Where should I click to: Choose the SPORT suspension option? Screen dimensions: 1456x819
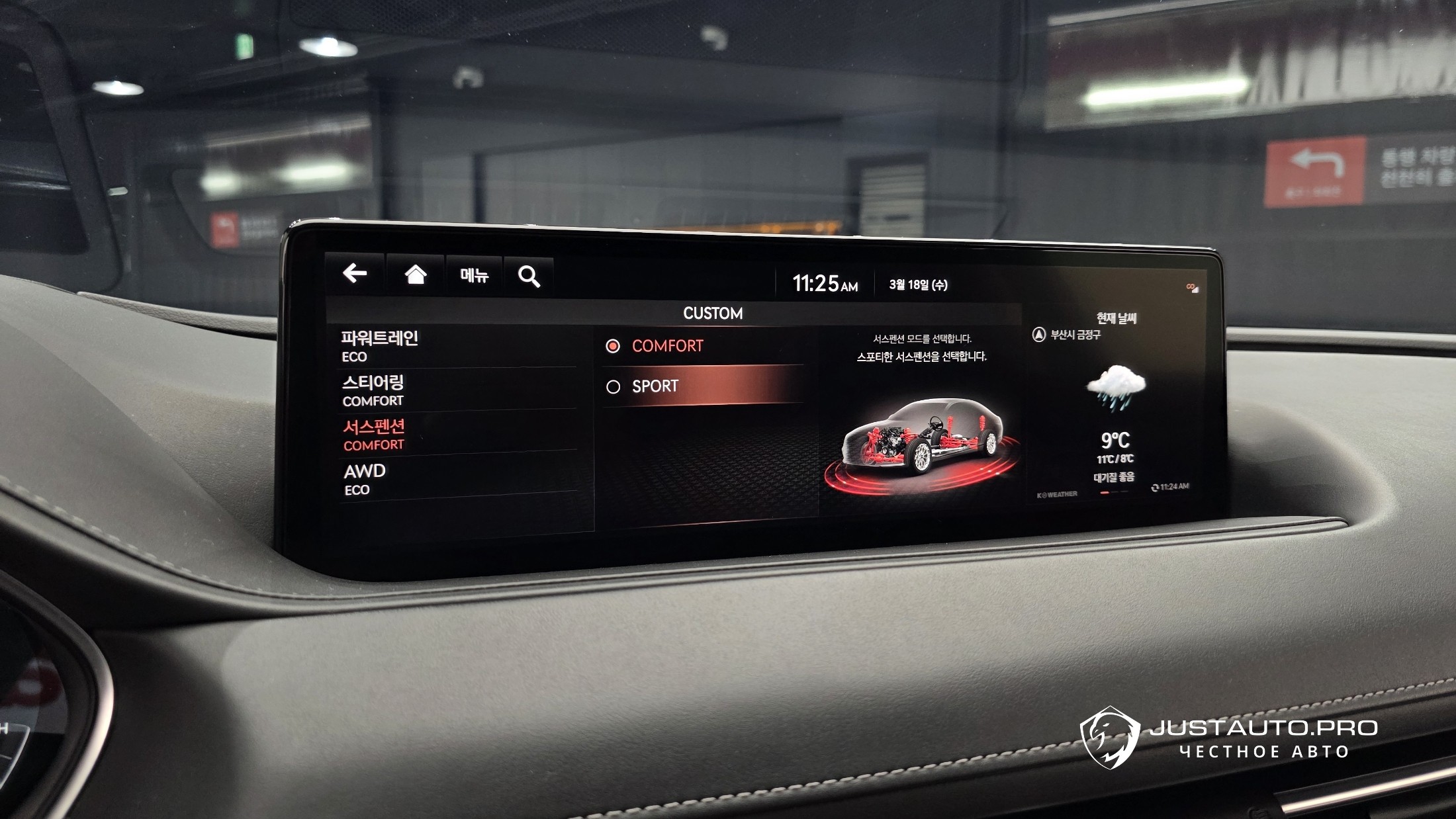[x=702, y=386]
